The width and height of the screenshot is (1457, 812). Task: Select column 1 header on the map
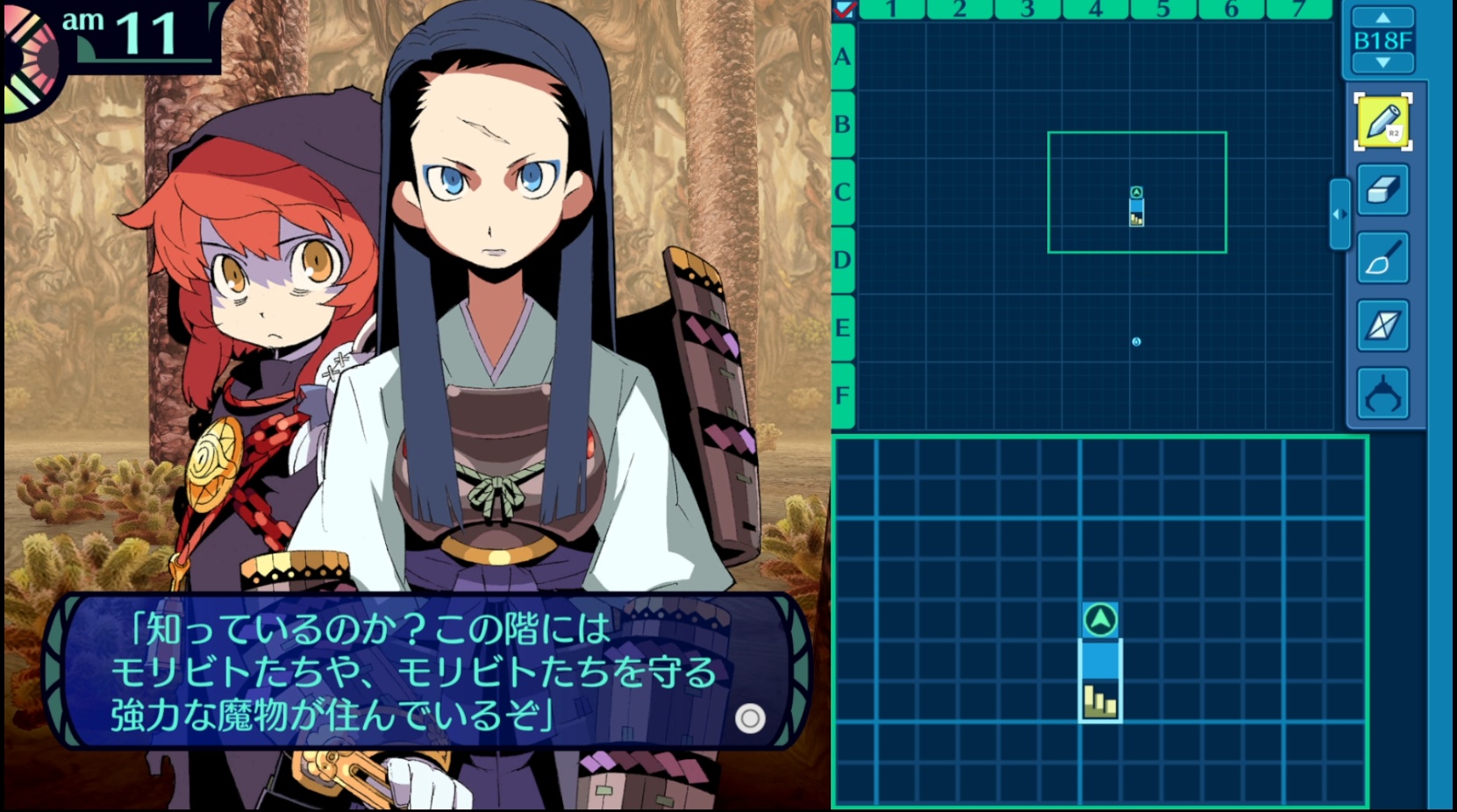891,10
